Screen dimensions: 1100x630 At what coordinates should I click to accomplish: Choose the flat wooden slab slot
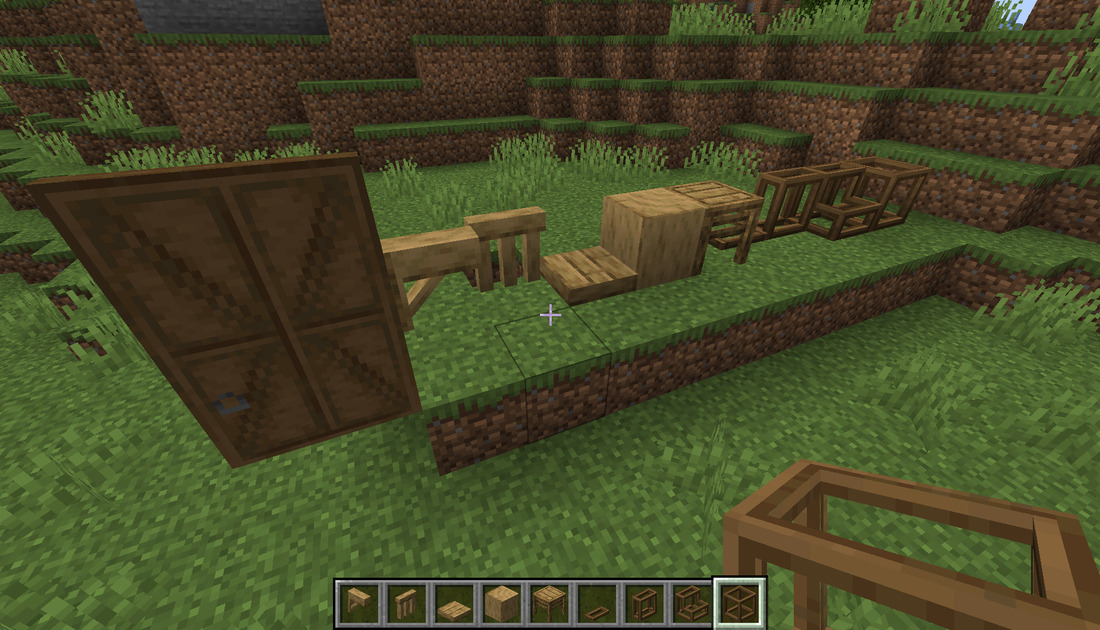(454, 603)
